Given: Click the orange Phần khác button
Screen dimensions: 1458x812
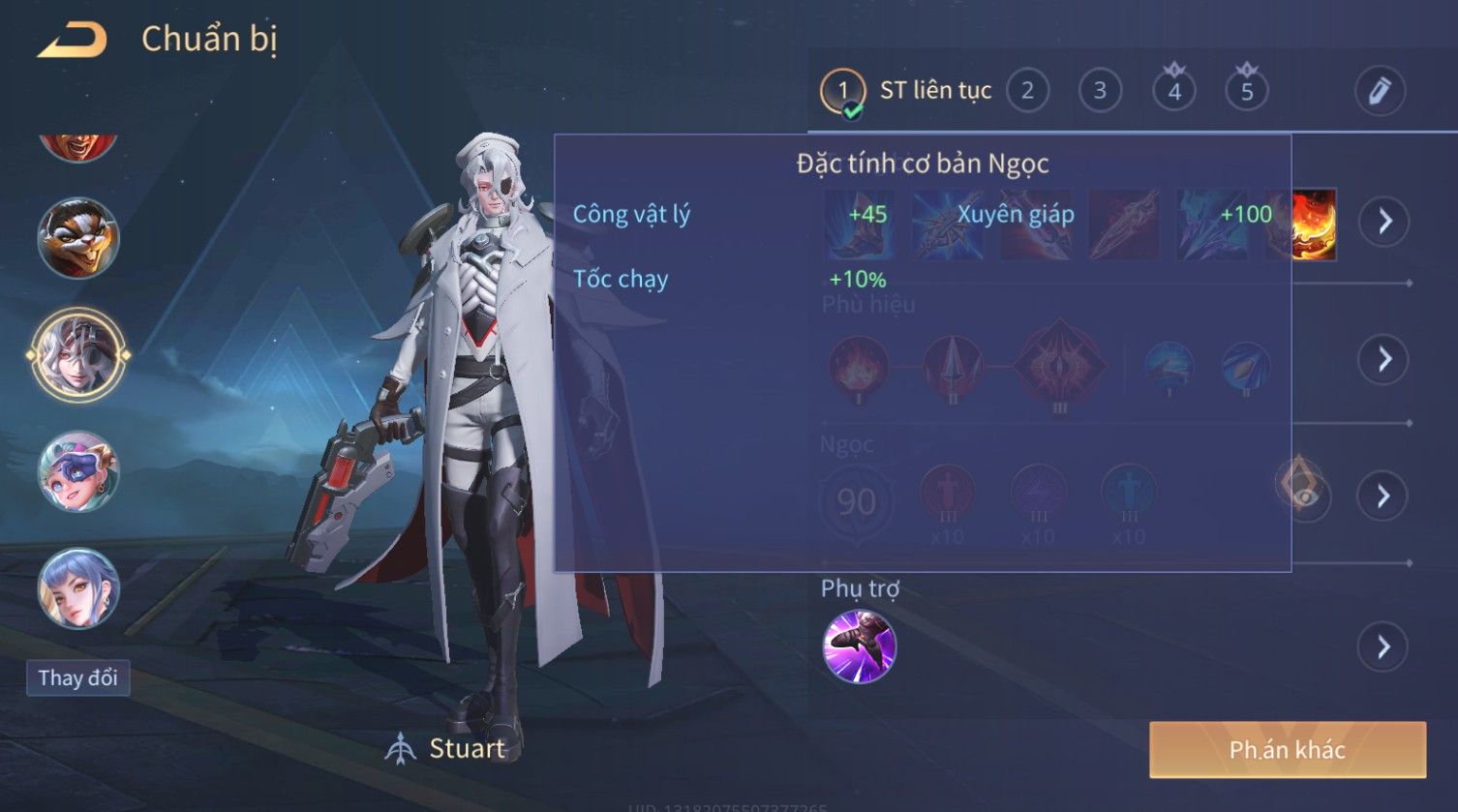Looking at the screenshot, I should point(1287,749).
